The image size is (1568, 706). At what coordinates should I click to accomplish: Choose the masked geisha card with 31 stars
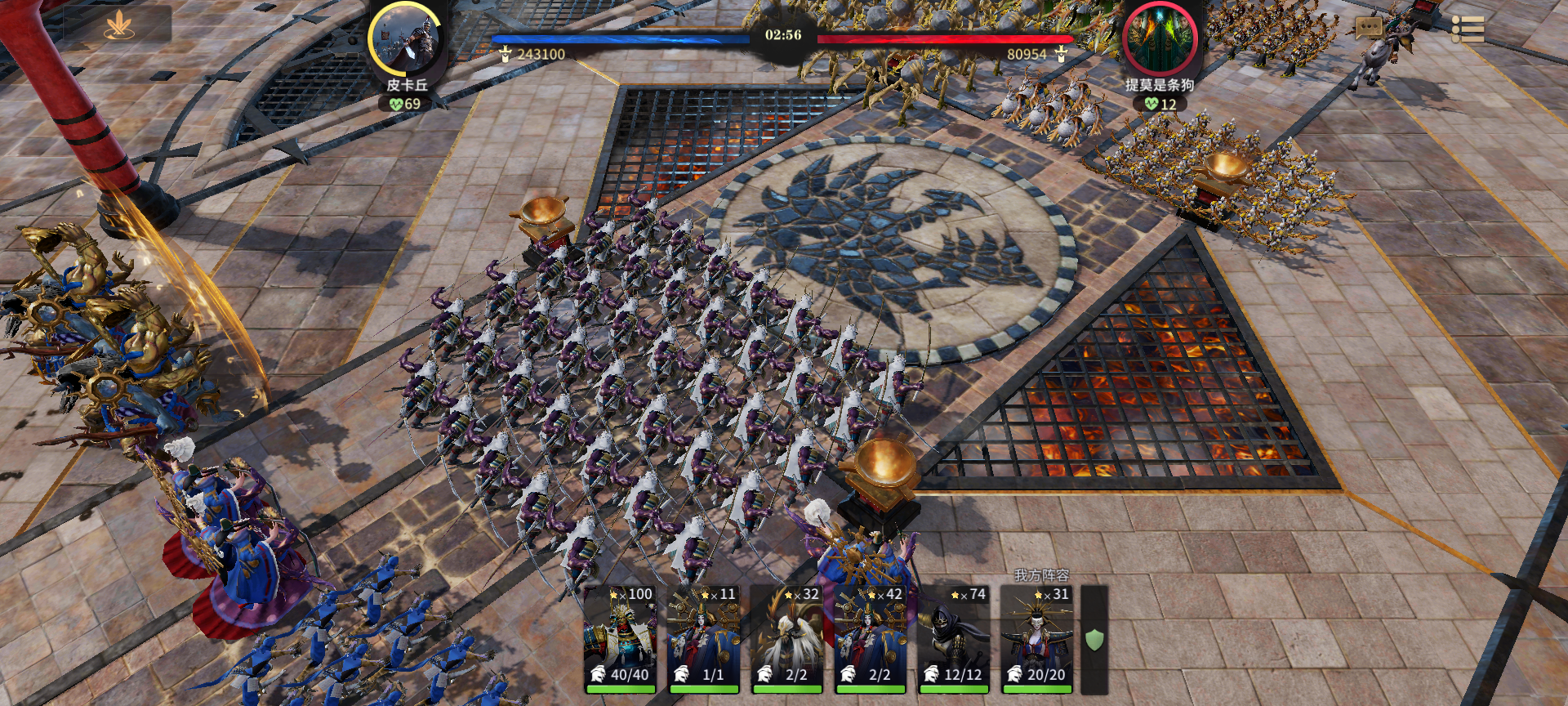pyautogui.click(x=1037, y=638)
